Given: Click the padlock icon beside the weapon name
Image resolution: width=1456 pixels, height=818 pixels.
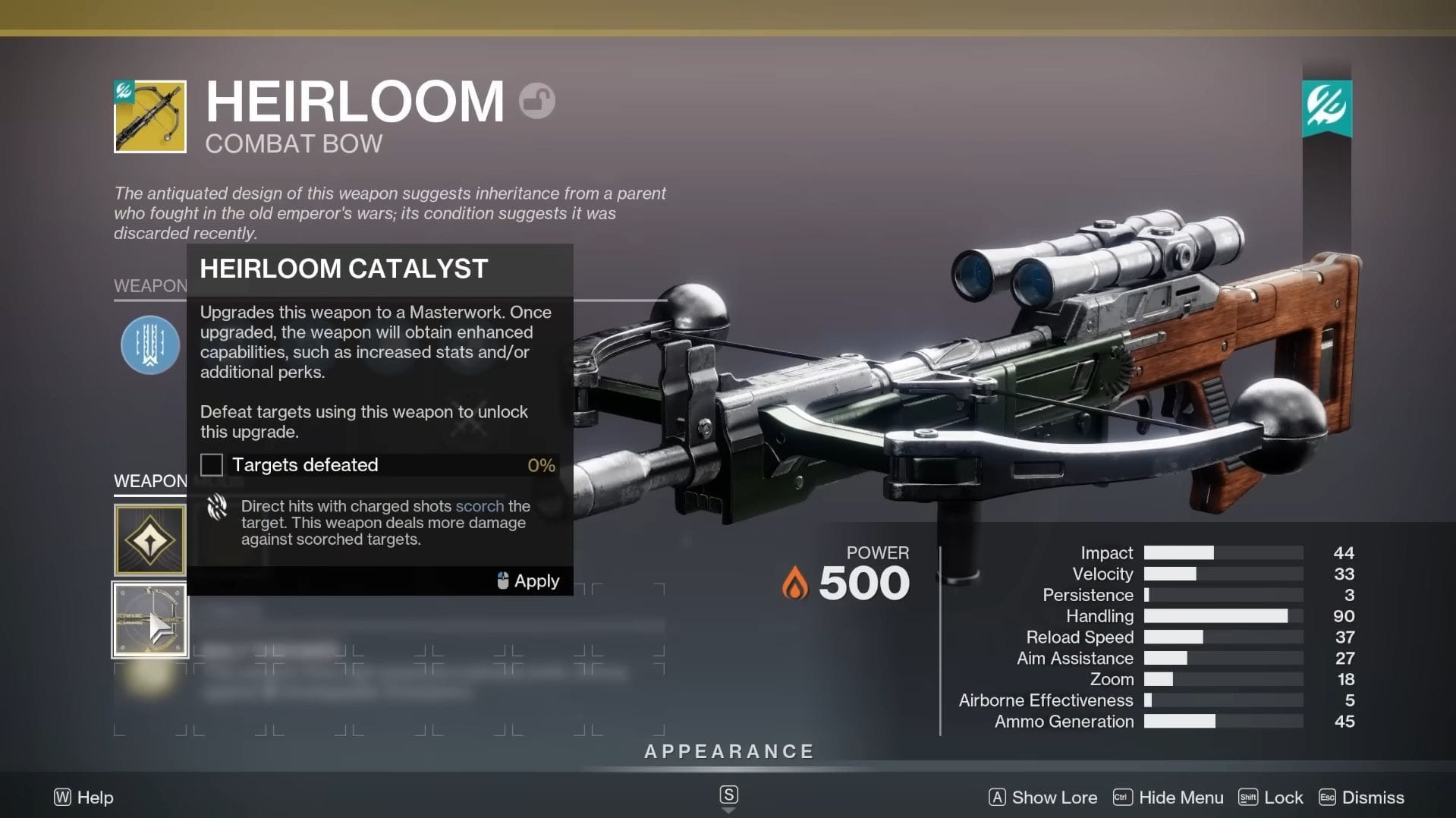Looking at the screenshot, I should (537, 99).
